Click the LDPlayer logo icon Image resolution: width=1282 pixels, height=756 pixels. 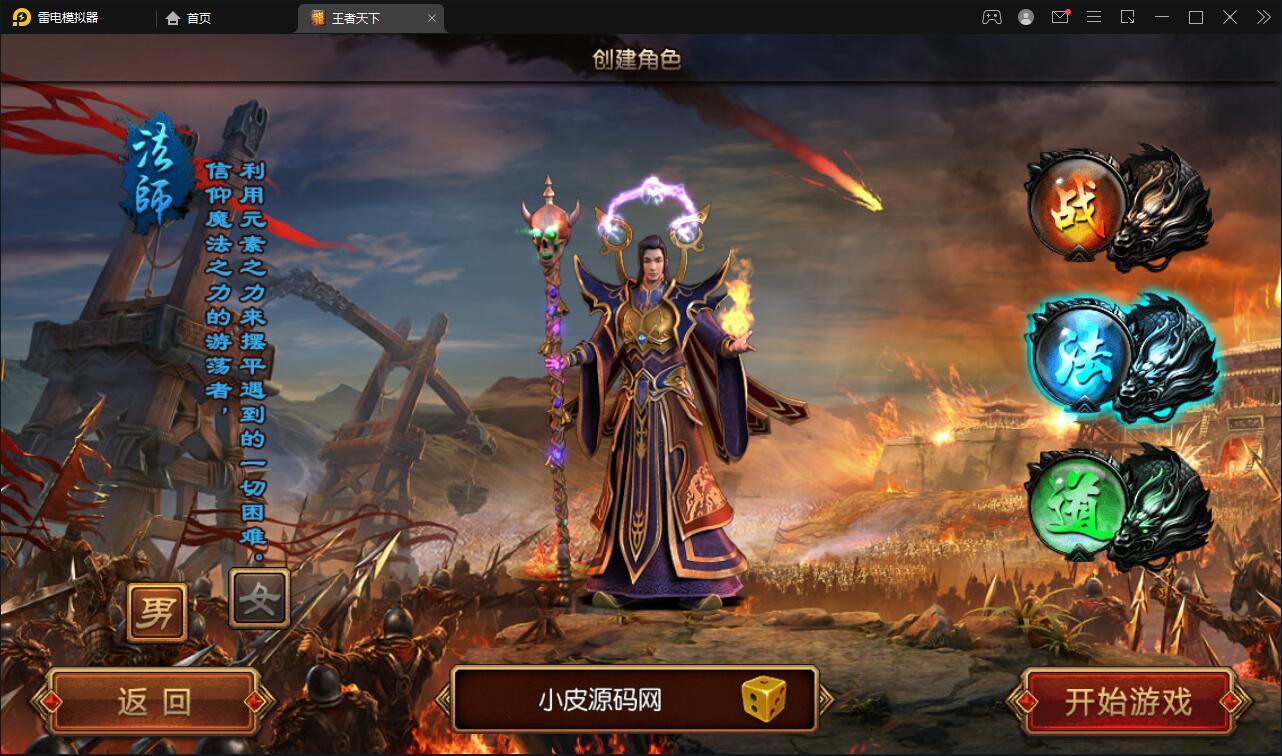pos(20,17)
